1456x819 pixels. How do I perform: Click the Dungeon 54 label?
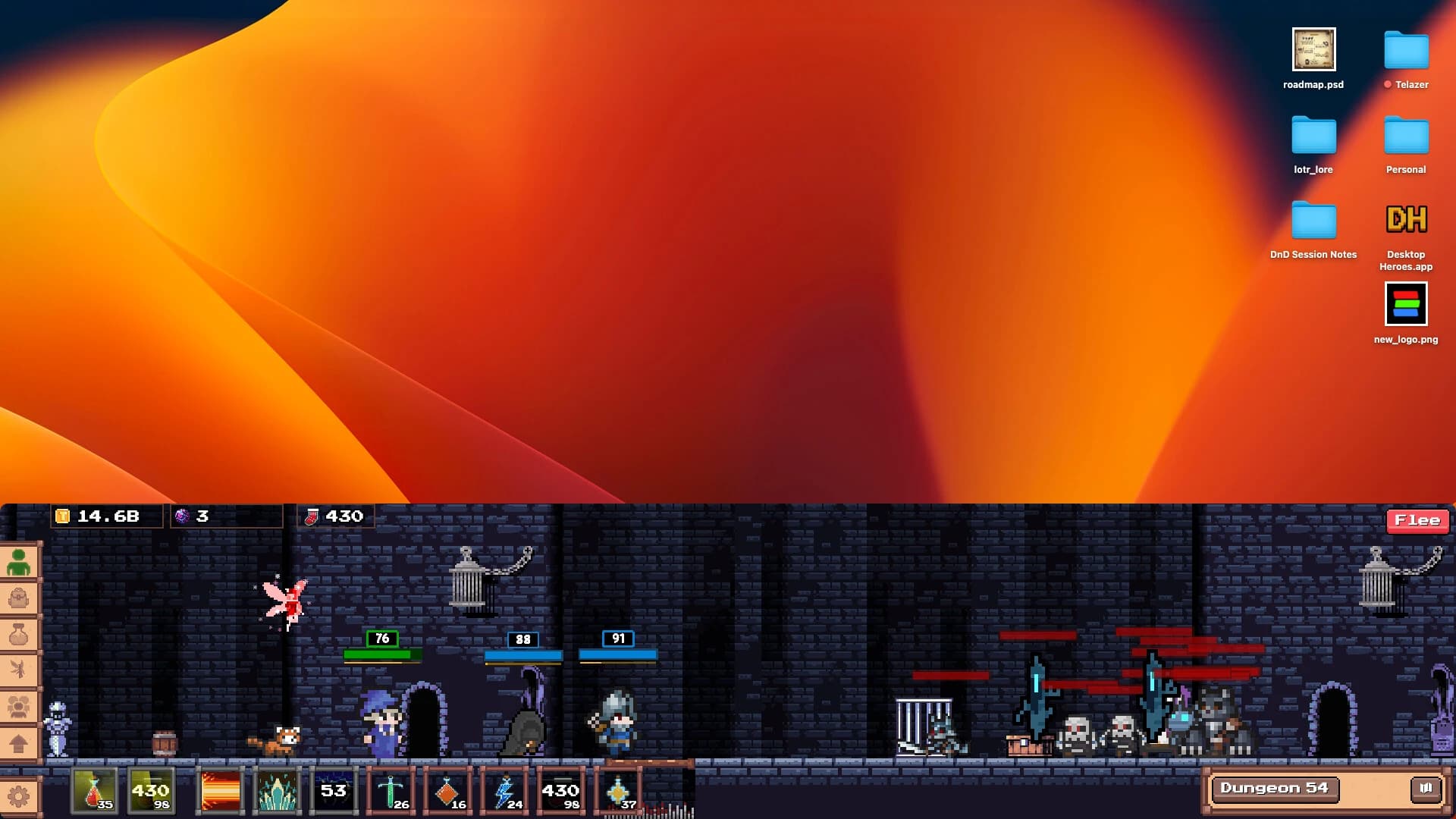(1275, 789)
